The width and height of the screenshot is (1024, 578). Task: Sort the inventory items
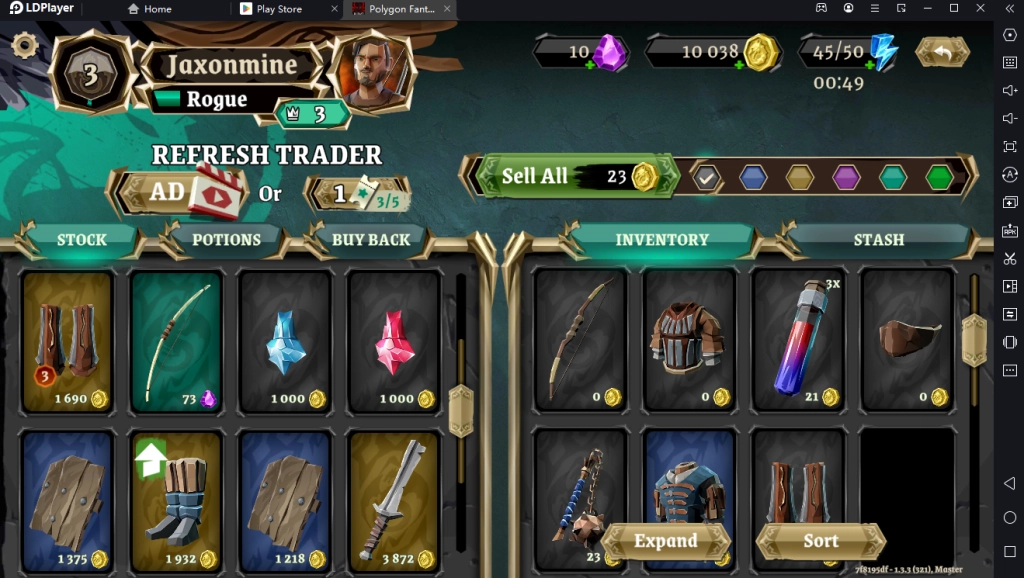(820, 541)
